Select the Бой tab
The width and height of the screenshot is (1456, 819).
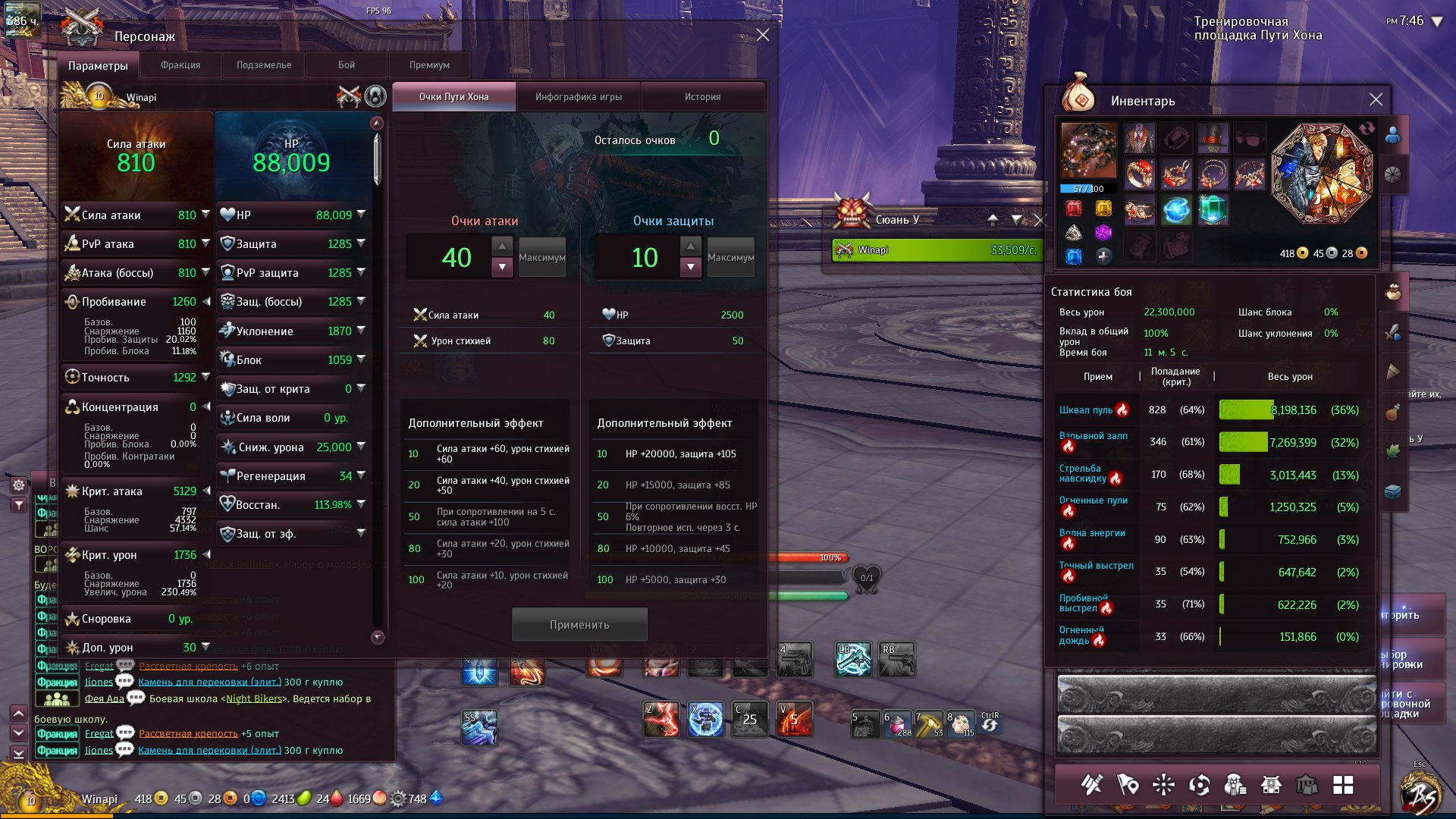click(x=347, y=65)
